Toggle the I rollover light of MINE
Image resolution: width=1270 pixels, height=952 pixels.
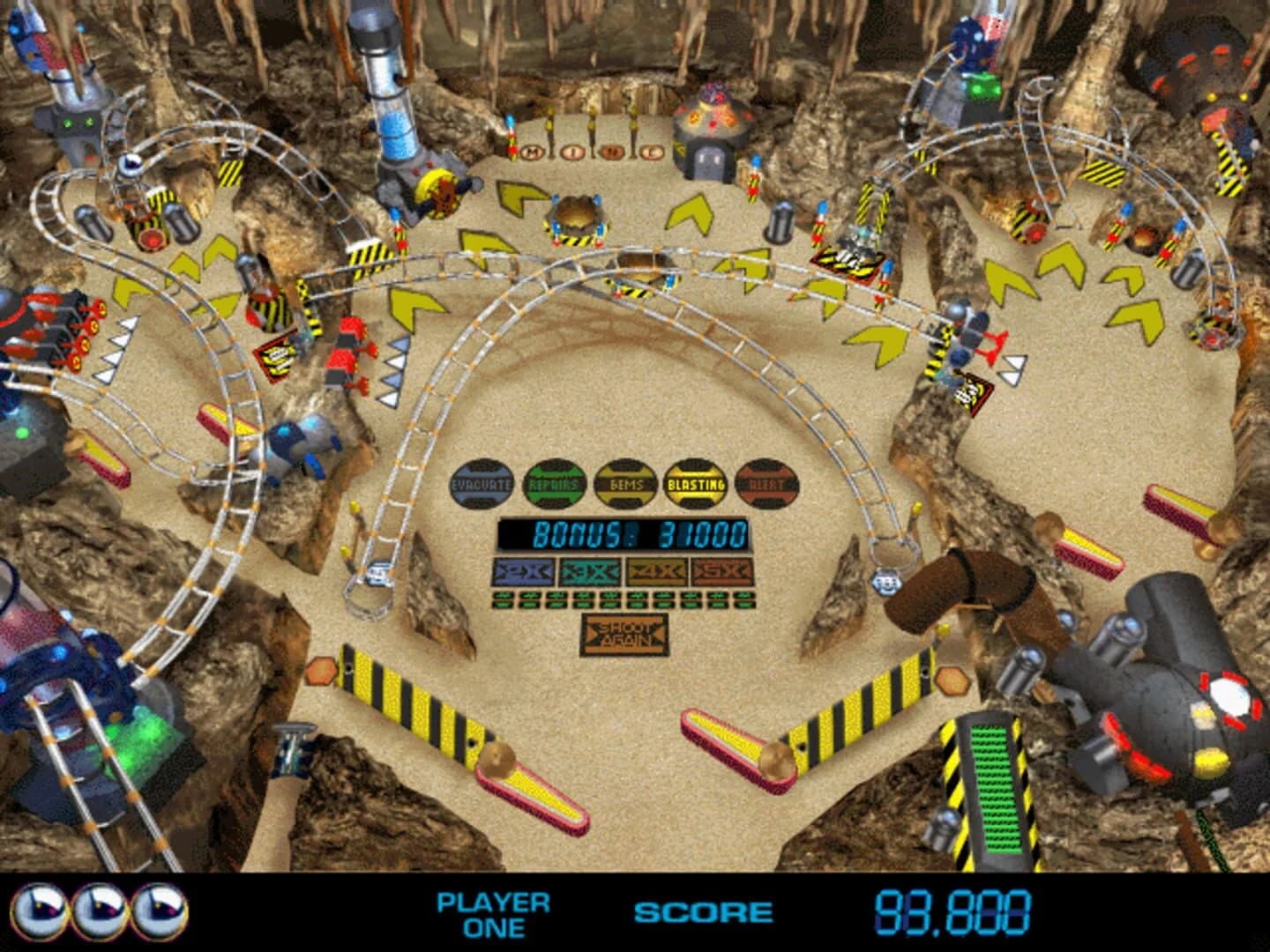(x=571, y=150)
